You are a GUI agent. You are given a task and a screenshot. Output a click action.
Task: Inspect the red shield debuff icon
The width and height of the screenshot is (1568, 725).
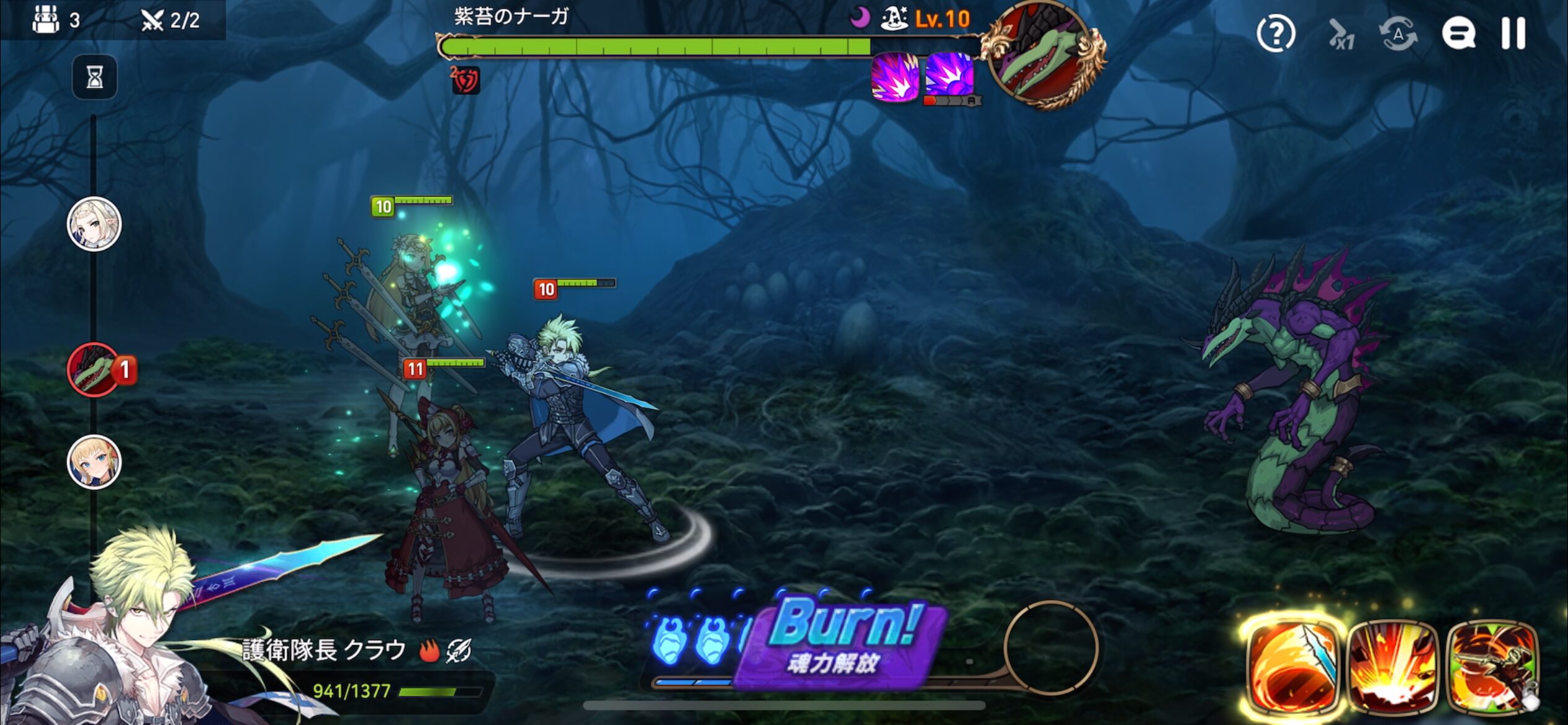[x=466, y=81]
